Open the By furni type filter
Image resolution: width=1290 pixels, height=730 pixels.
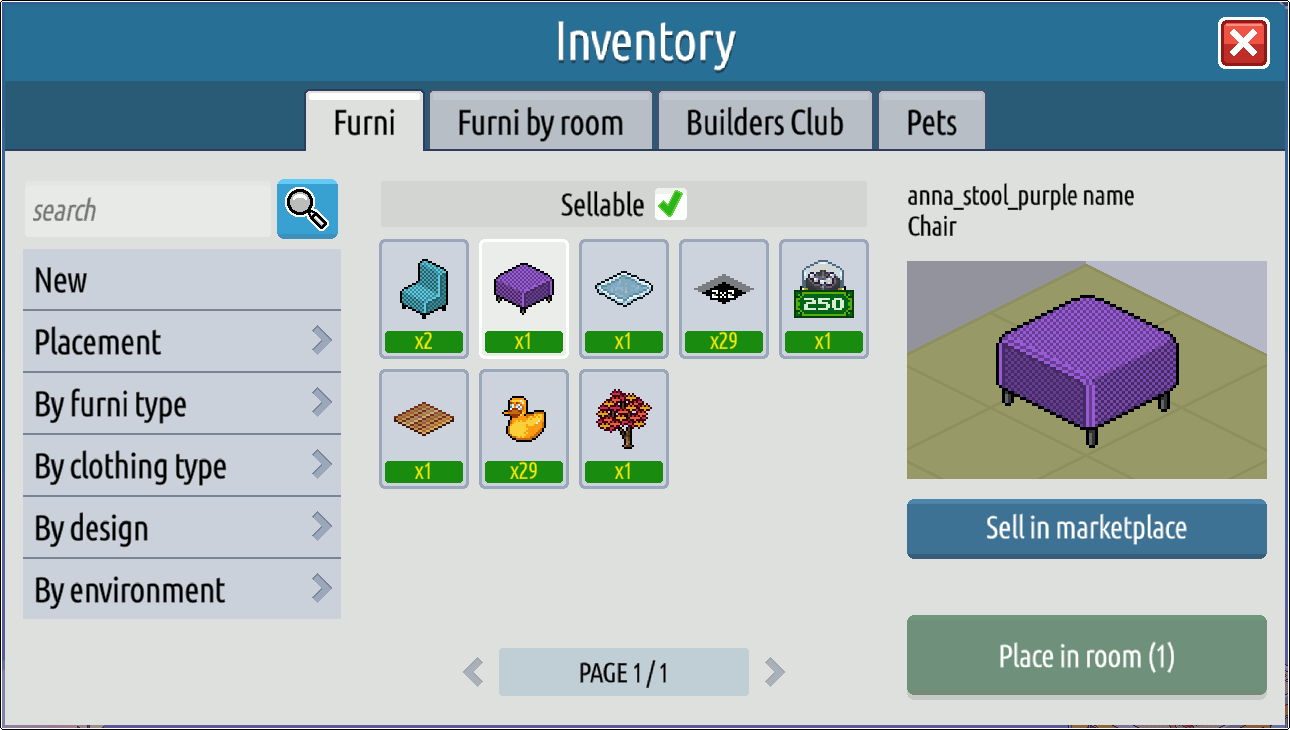tap(181, 404)
